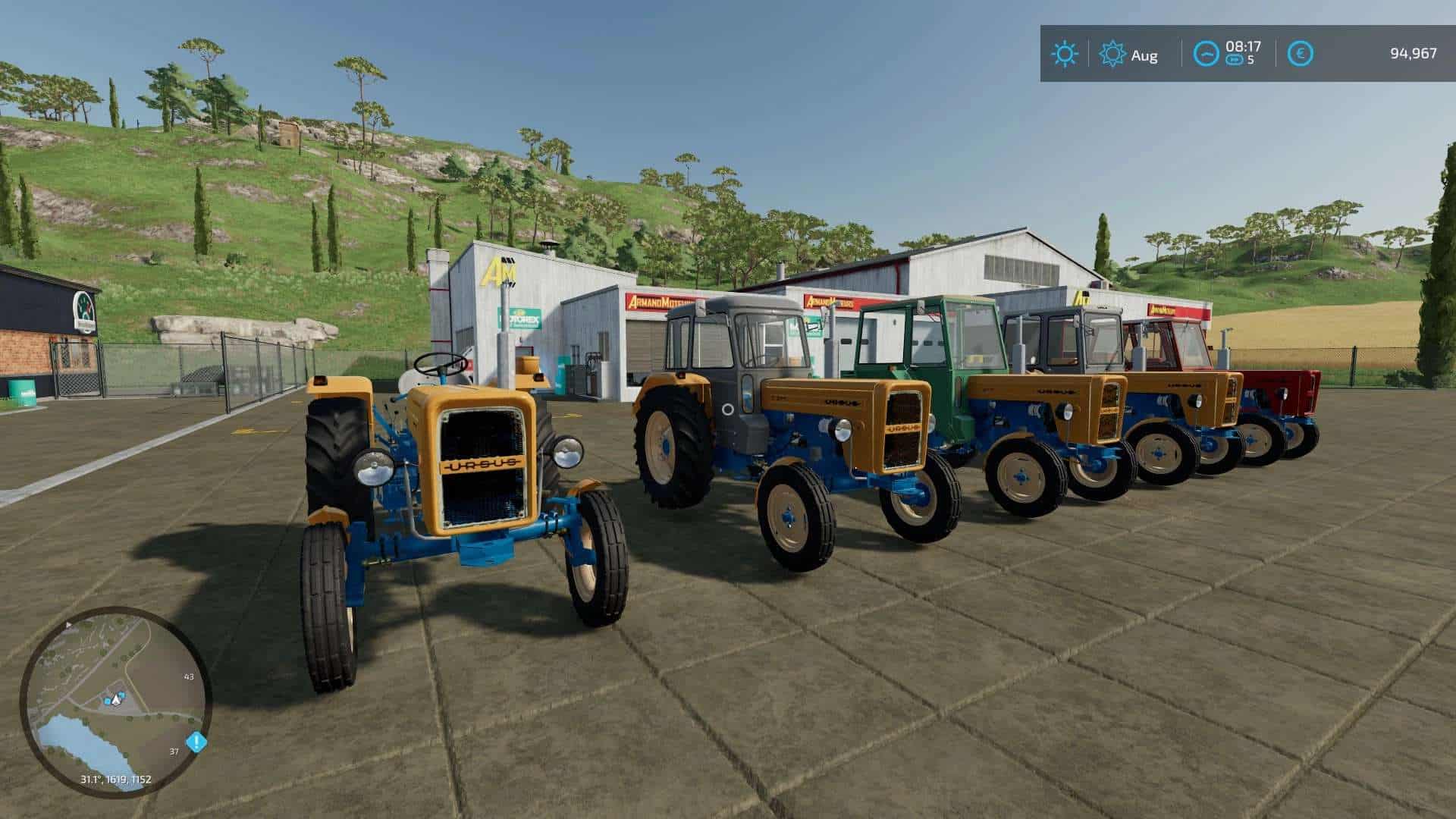Image resolution: width=1456 pixels, height=819 pixels.
Task: Click the game clock speed icon
Action: (x=1206, y=54)
